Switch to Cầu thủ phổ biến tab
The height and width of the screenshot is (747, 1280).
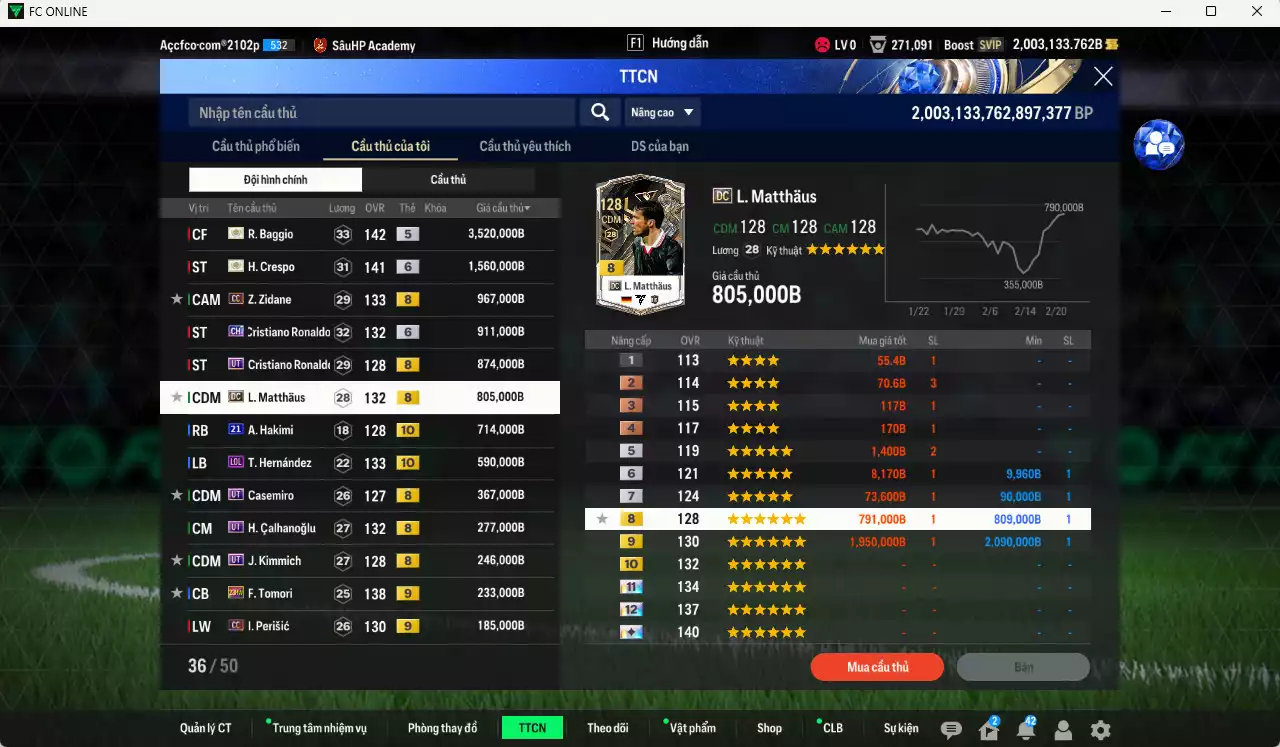click(256, 146)
